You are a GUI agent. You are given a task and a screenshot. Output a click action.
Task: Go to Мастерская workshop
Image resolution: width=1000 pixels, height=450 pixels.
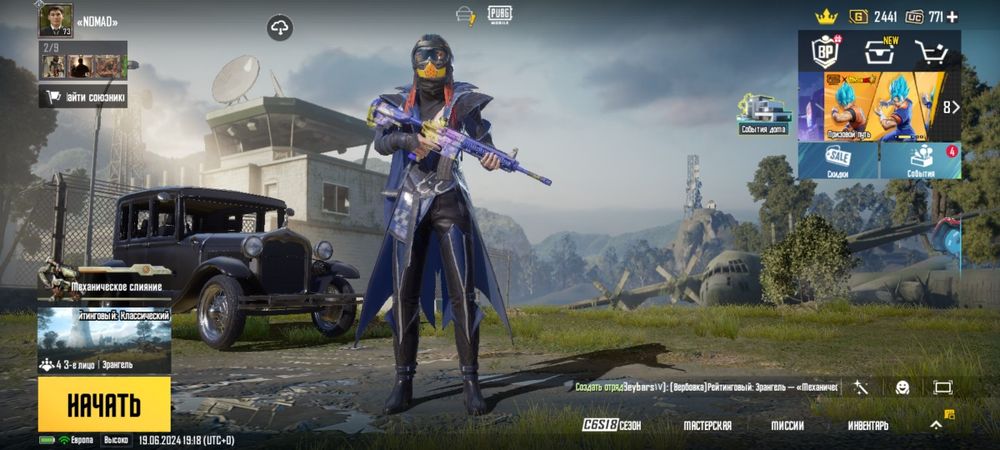707,425
